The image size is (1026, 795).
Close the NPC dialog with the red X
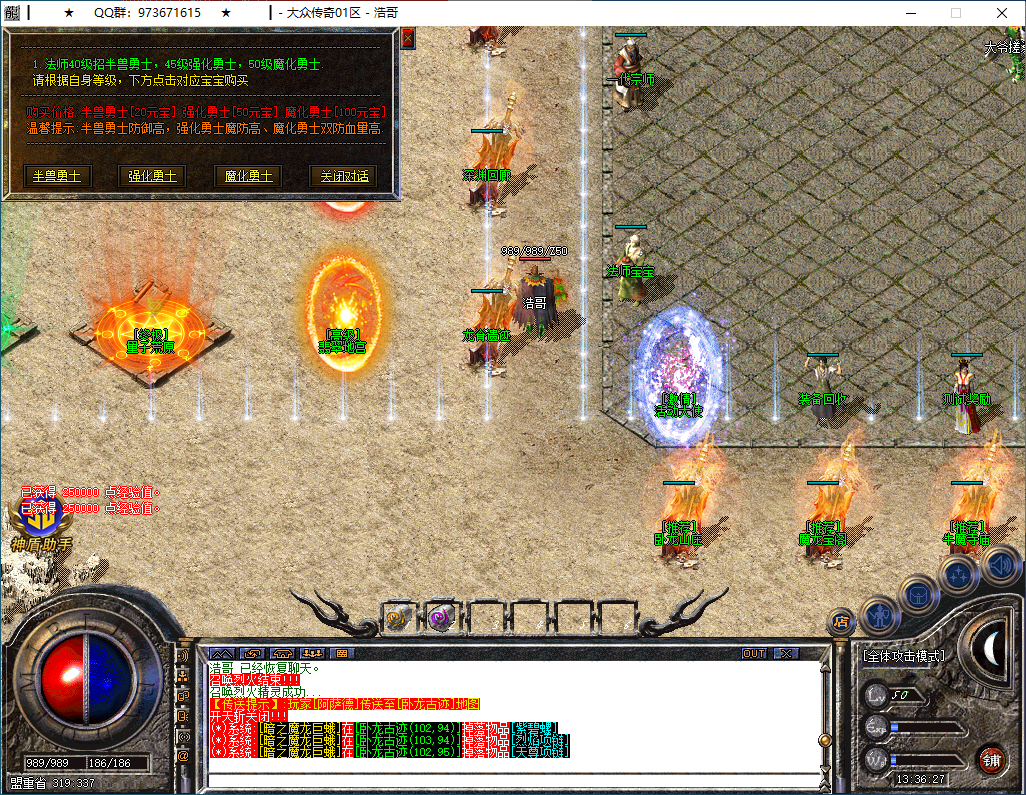point(407,39)
